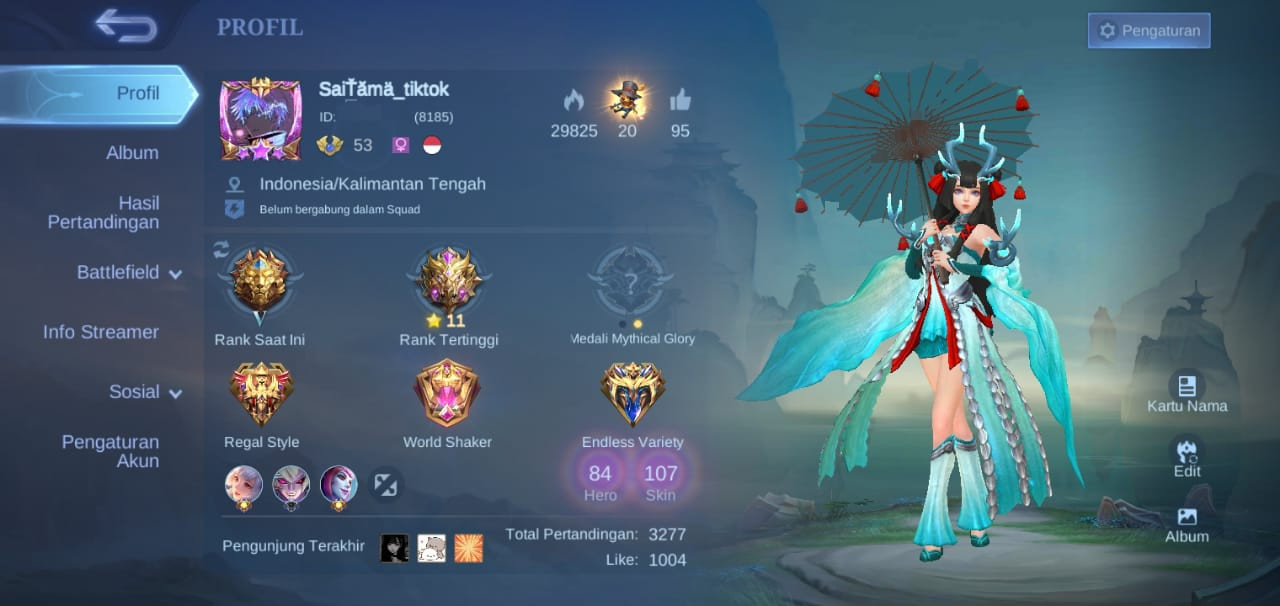
Task: Open the Hasil Pertandingan tab
Action: tap(103, 212)
